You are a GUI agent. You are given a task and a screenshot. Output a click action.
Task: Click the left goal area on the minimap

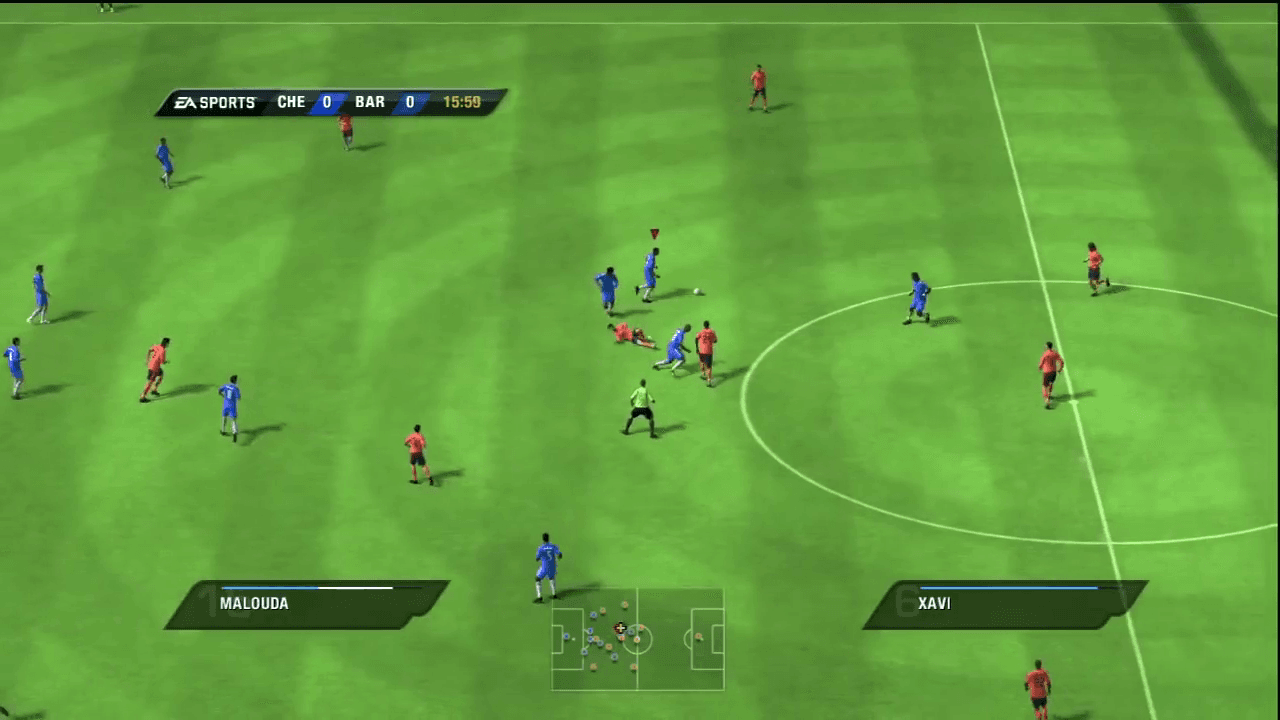coord(557,638)
